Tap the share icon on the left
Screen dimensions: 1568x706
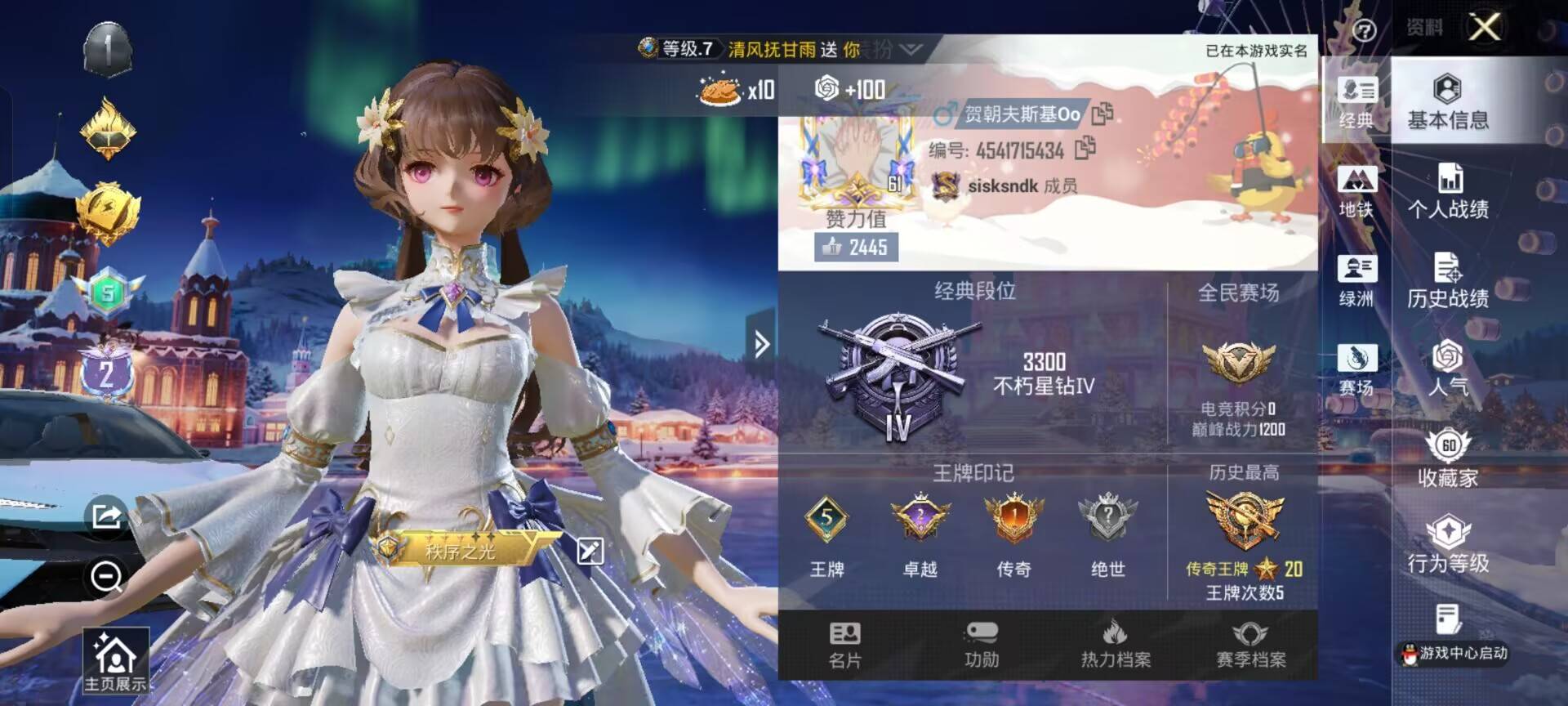coord(105,518)
